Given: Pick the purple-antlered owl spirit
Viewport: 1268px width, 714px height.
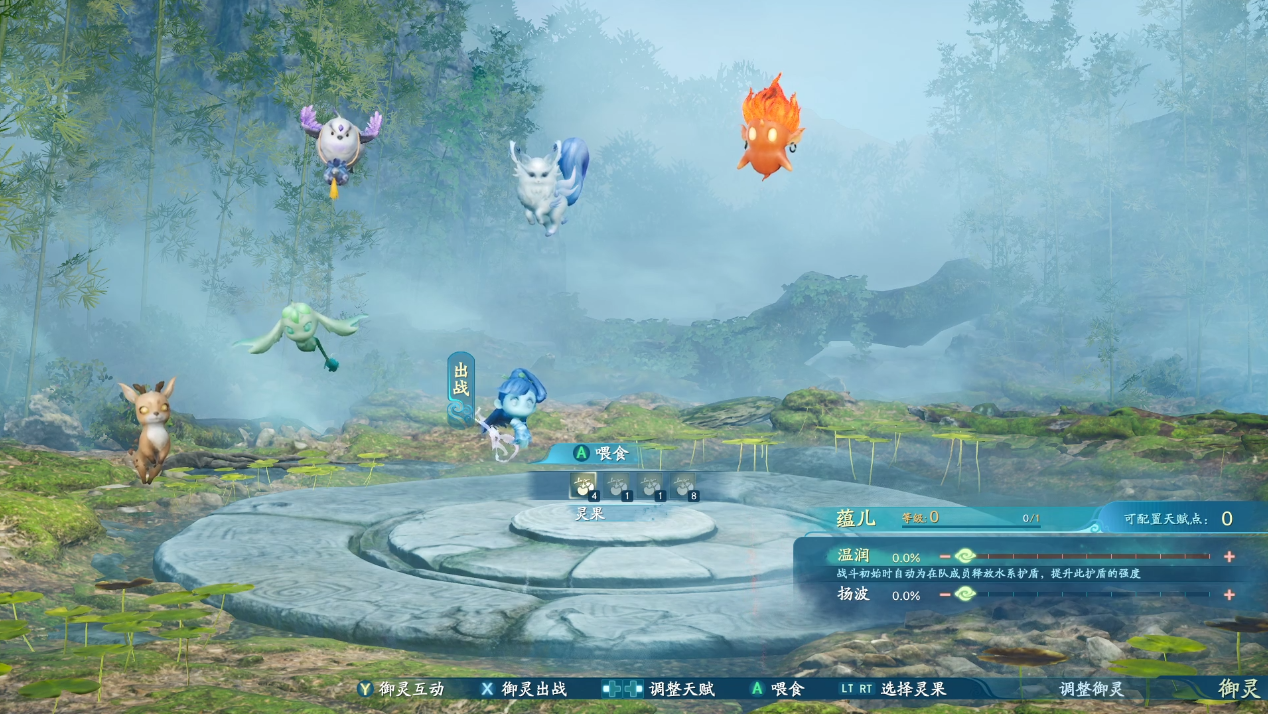Looking at the screenshot, I should 340,145.
